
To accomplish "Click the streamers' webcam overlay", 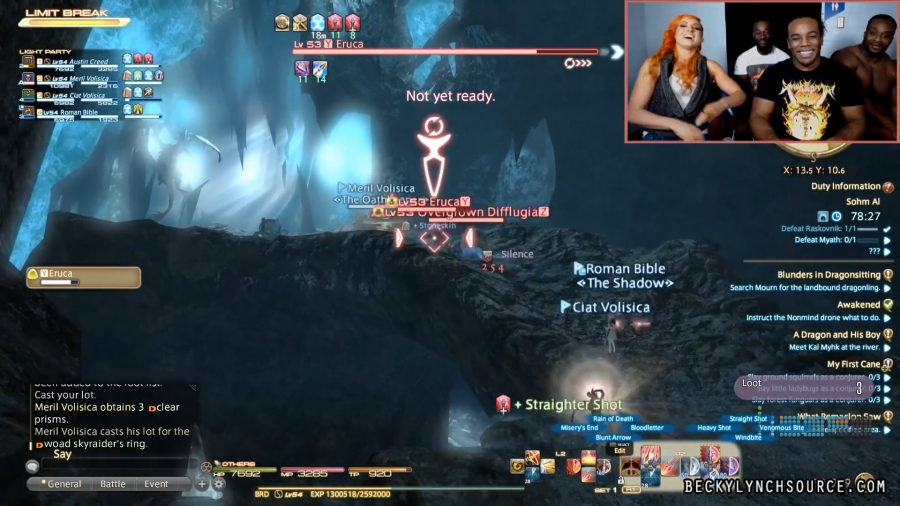I will pyautogui.click(x=760, y=72).
